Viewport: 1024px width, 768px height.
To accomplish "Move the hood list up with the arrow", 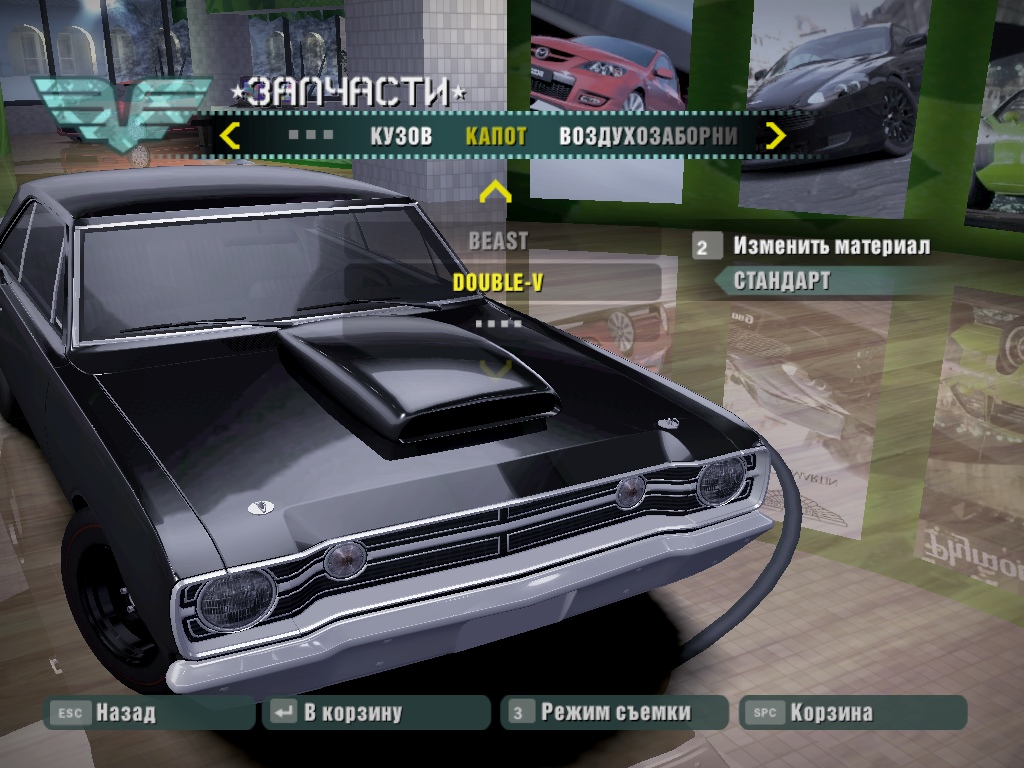I will pyautogui.click(x=495, y=192).
